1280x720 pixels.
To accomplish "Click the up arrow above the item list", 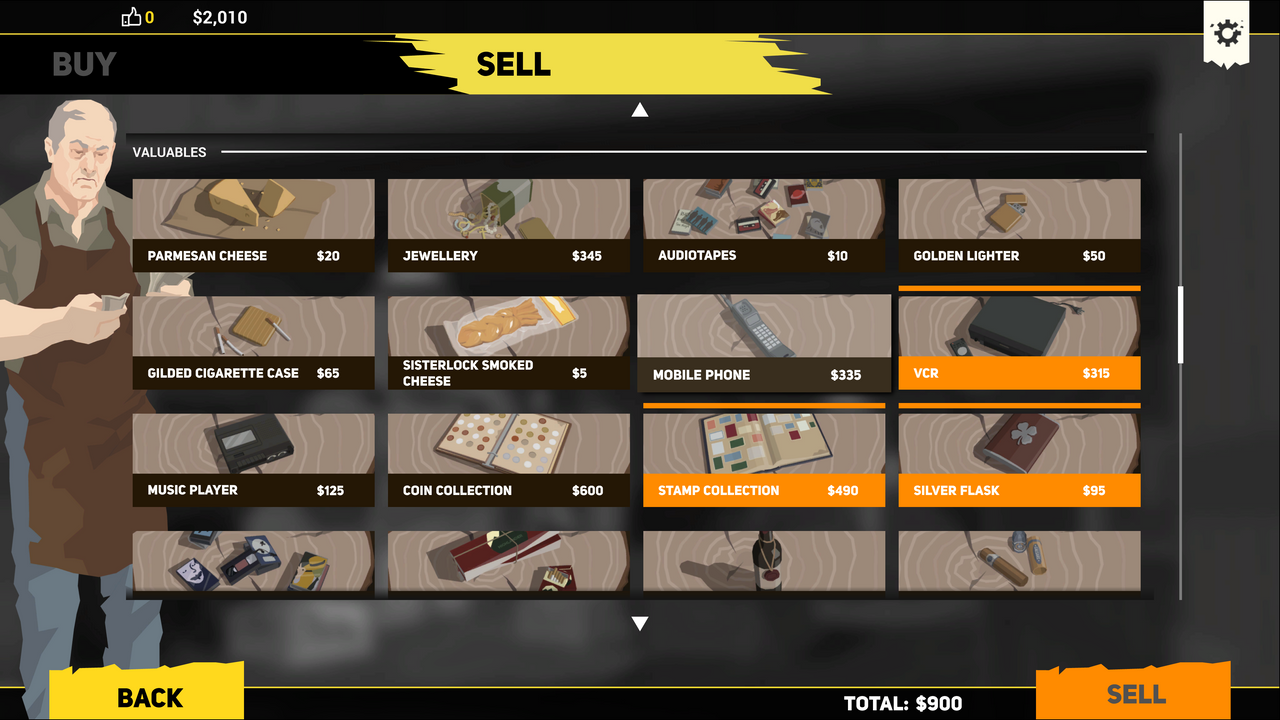I will (640, 109).
